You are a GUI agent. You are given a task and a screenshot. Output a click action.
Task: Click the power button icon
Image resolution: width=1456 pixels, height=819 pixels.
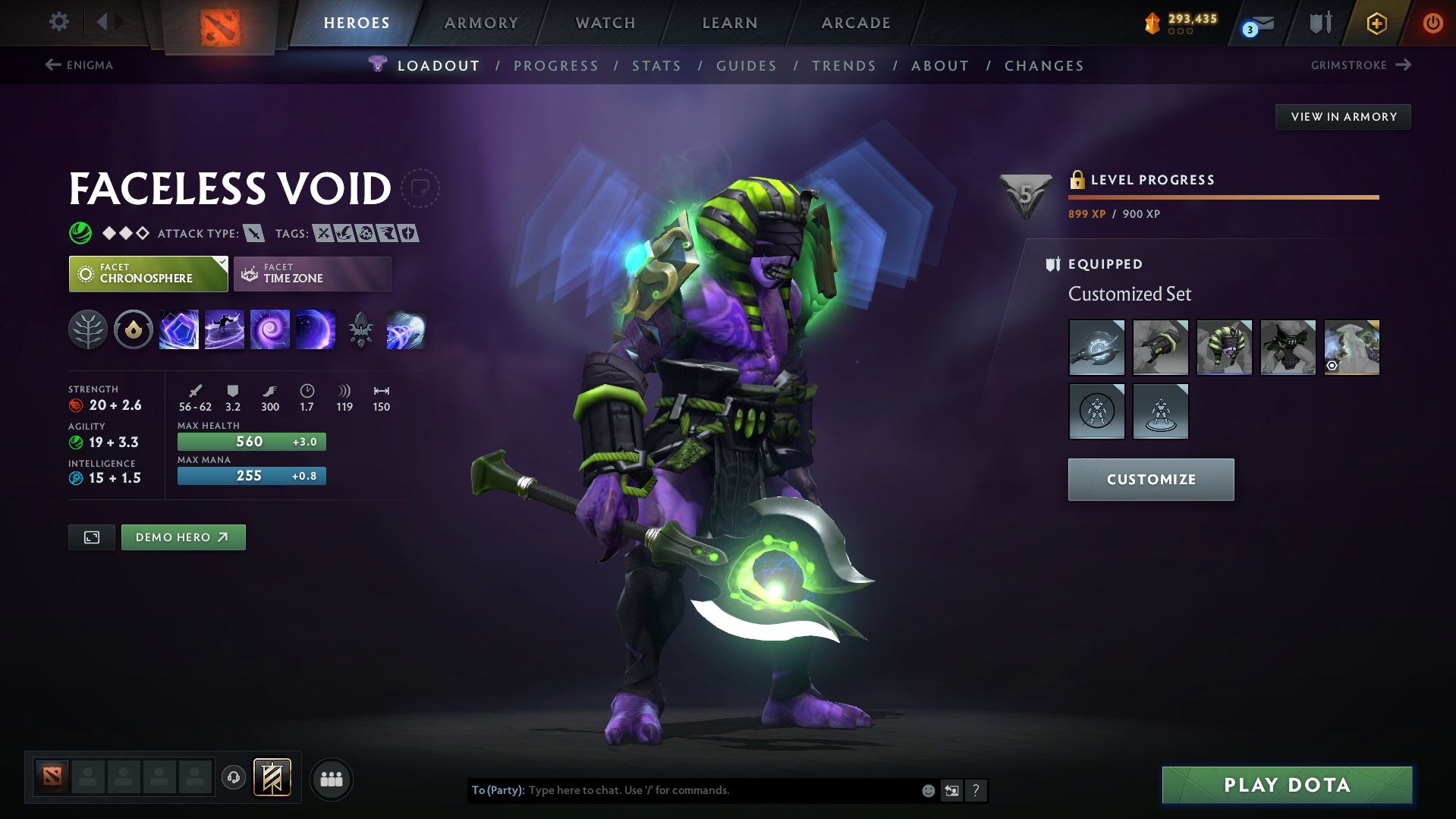pos(1432,23)
